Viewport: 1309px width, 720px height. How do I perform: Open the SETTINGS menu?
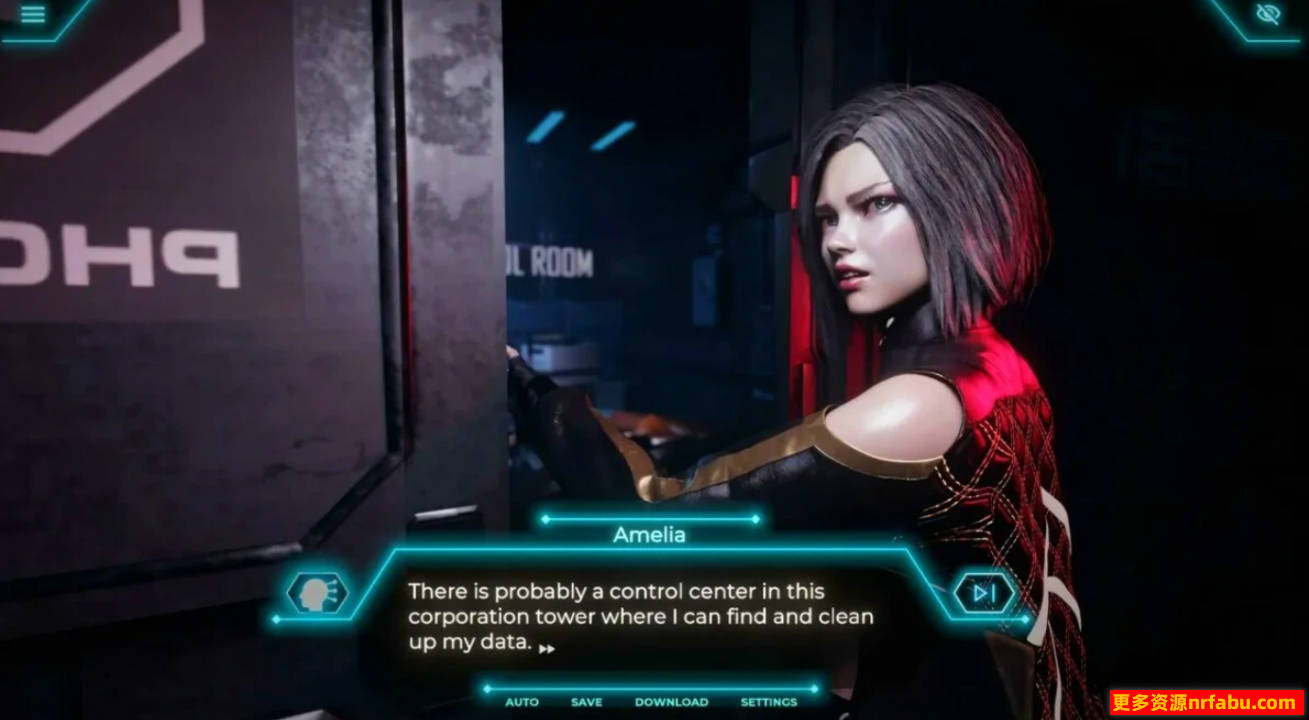click(x=767, y=702)
